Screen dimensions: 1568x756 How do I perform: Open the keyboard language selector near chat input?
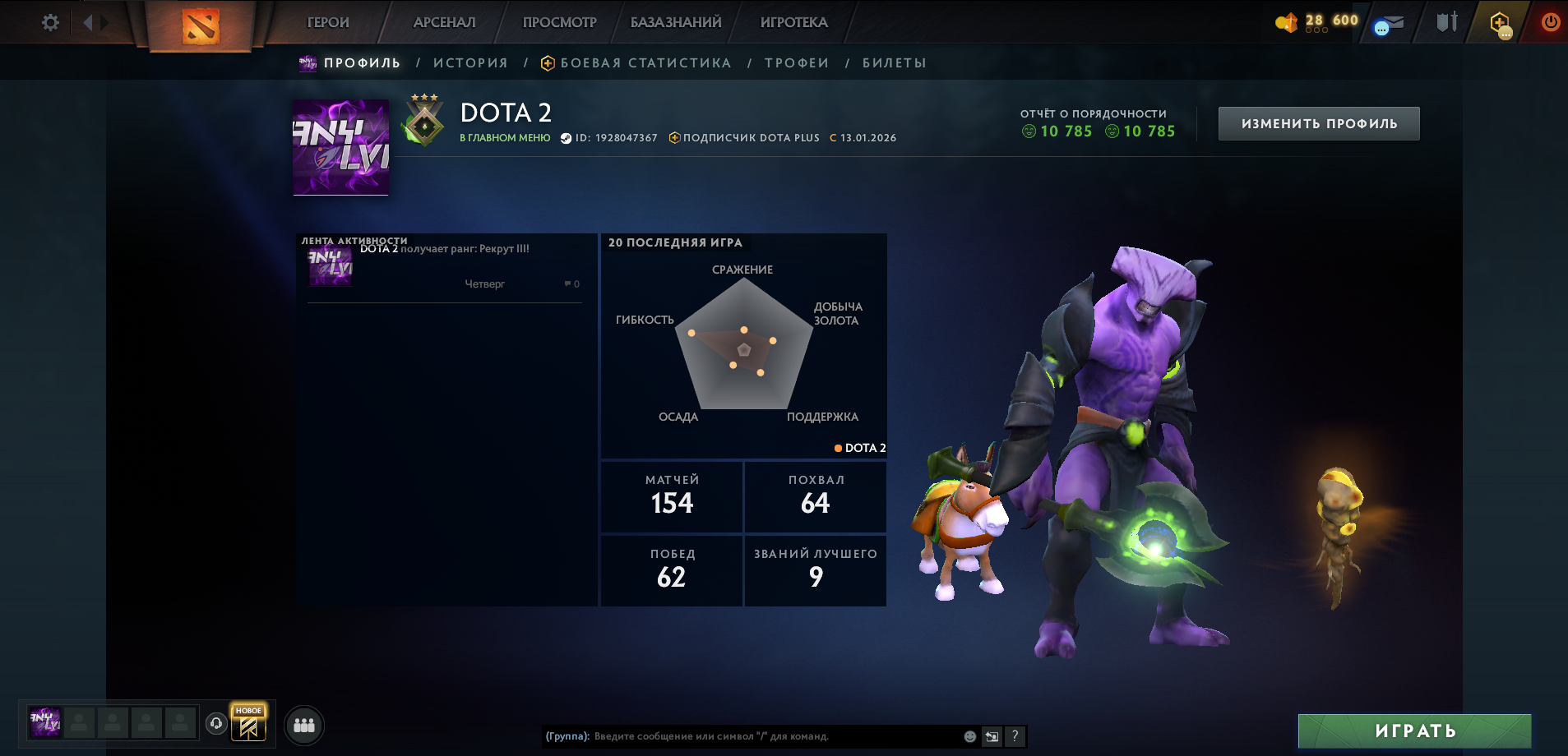click(992, 736)
